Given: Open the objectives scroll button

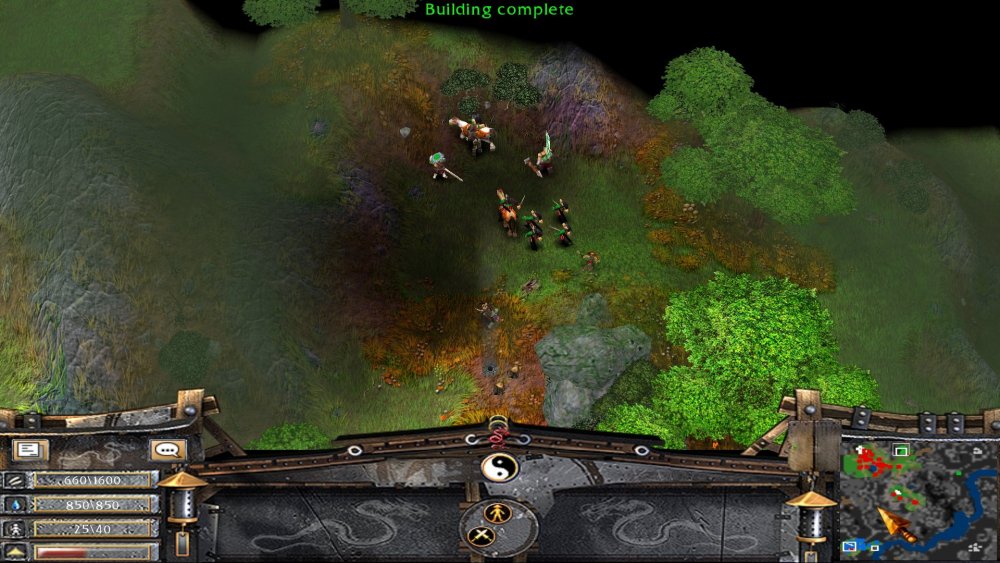Looking at the screenshot, I should [x=29, y=451].
